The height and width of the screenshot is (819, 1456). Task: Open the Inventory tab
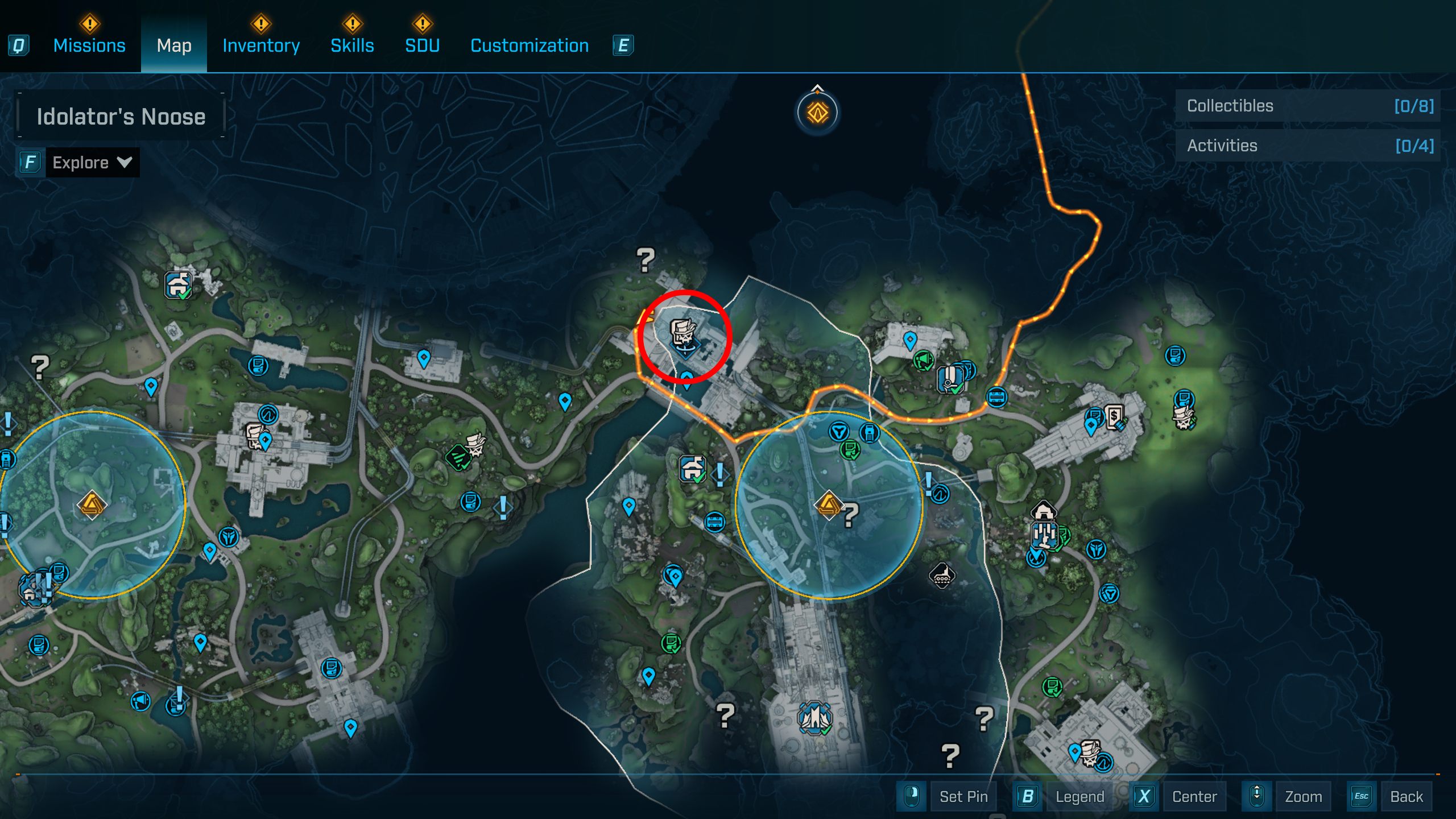[x=261, y=45]
